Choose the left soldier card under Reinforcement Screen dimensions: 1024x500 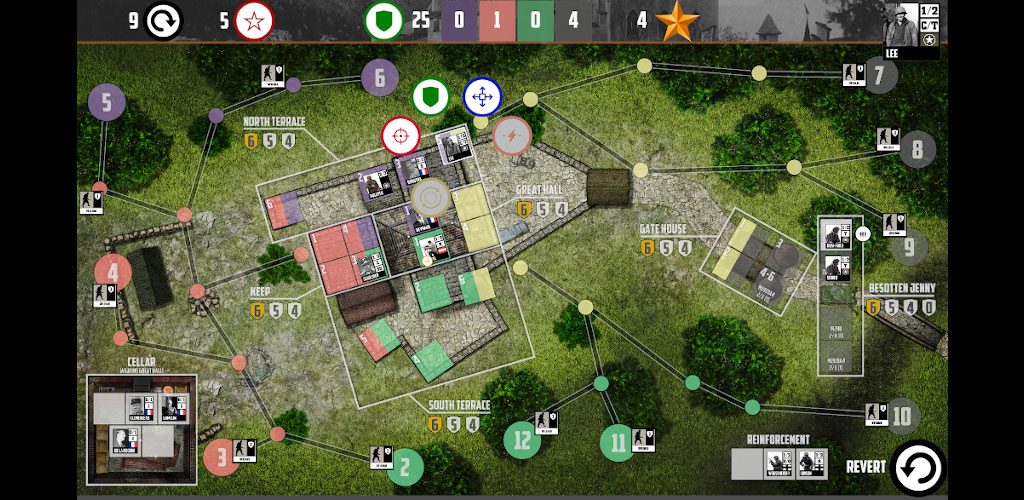pos(779,462)
